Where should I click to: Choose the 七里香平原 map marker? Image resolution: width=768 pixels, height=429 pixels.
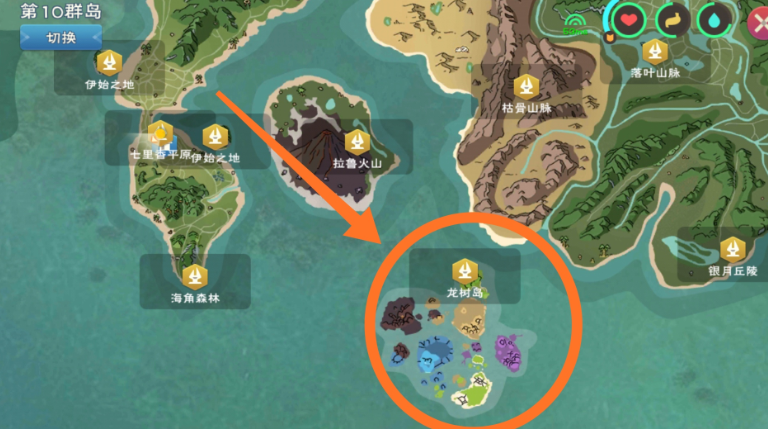click(x=160, y=135)
